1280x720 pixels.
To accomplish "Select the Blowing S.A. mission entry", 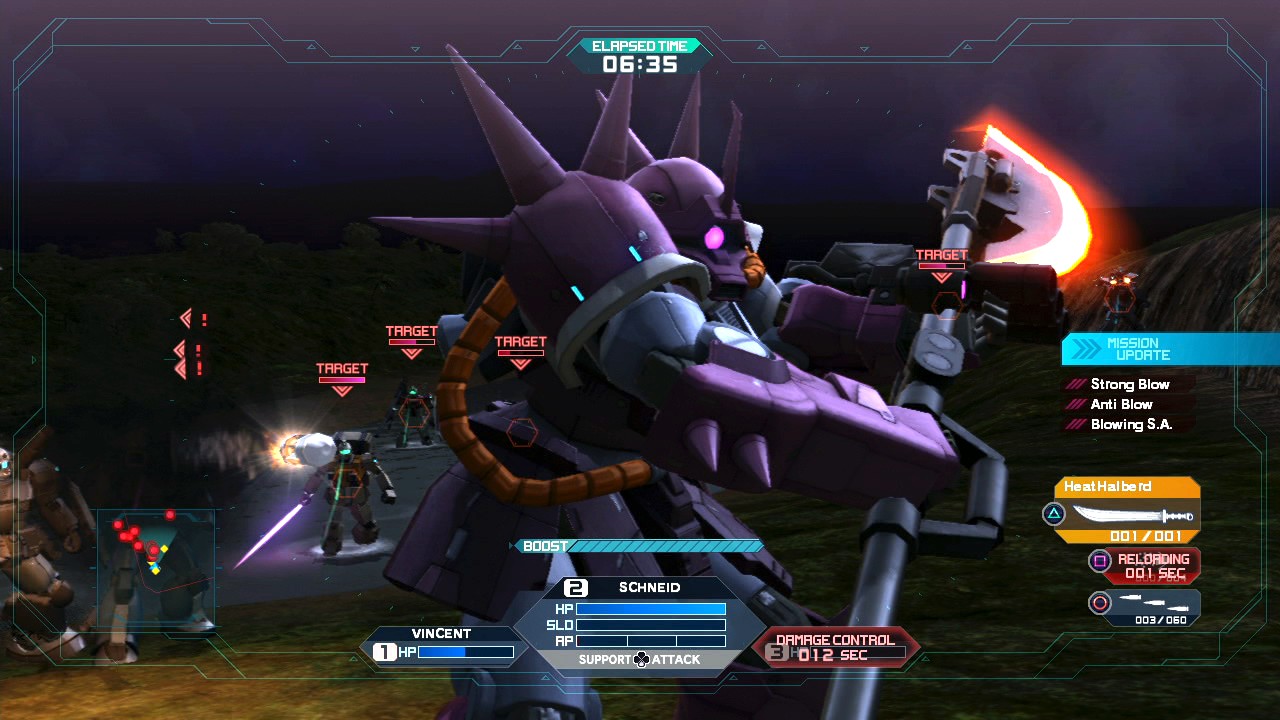I will tap(1130, 424).
